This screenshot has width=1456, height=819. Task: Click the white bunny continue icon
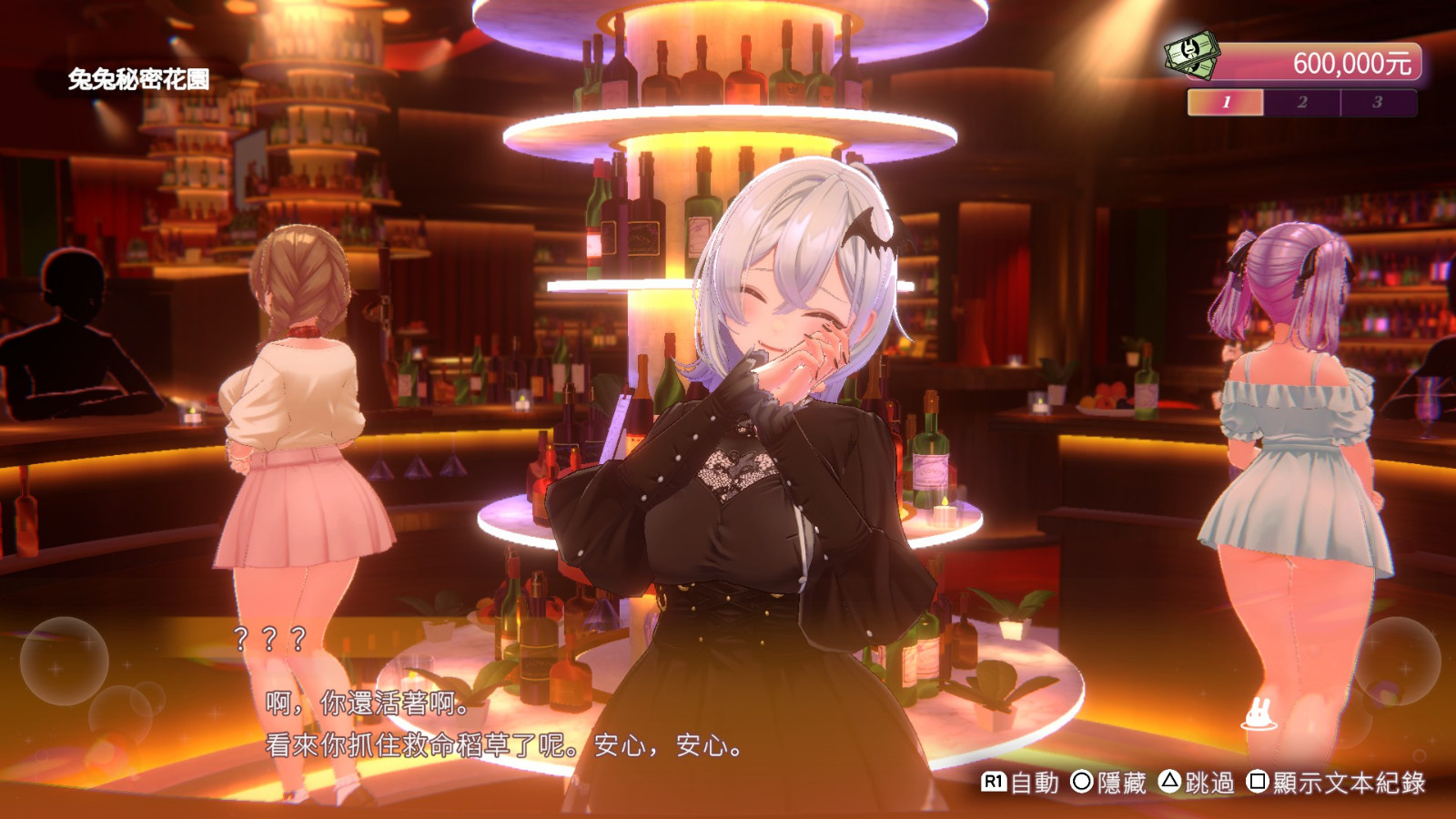click(x=1259, y=714)
